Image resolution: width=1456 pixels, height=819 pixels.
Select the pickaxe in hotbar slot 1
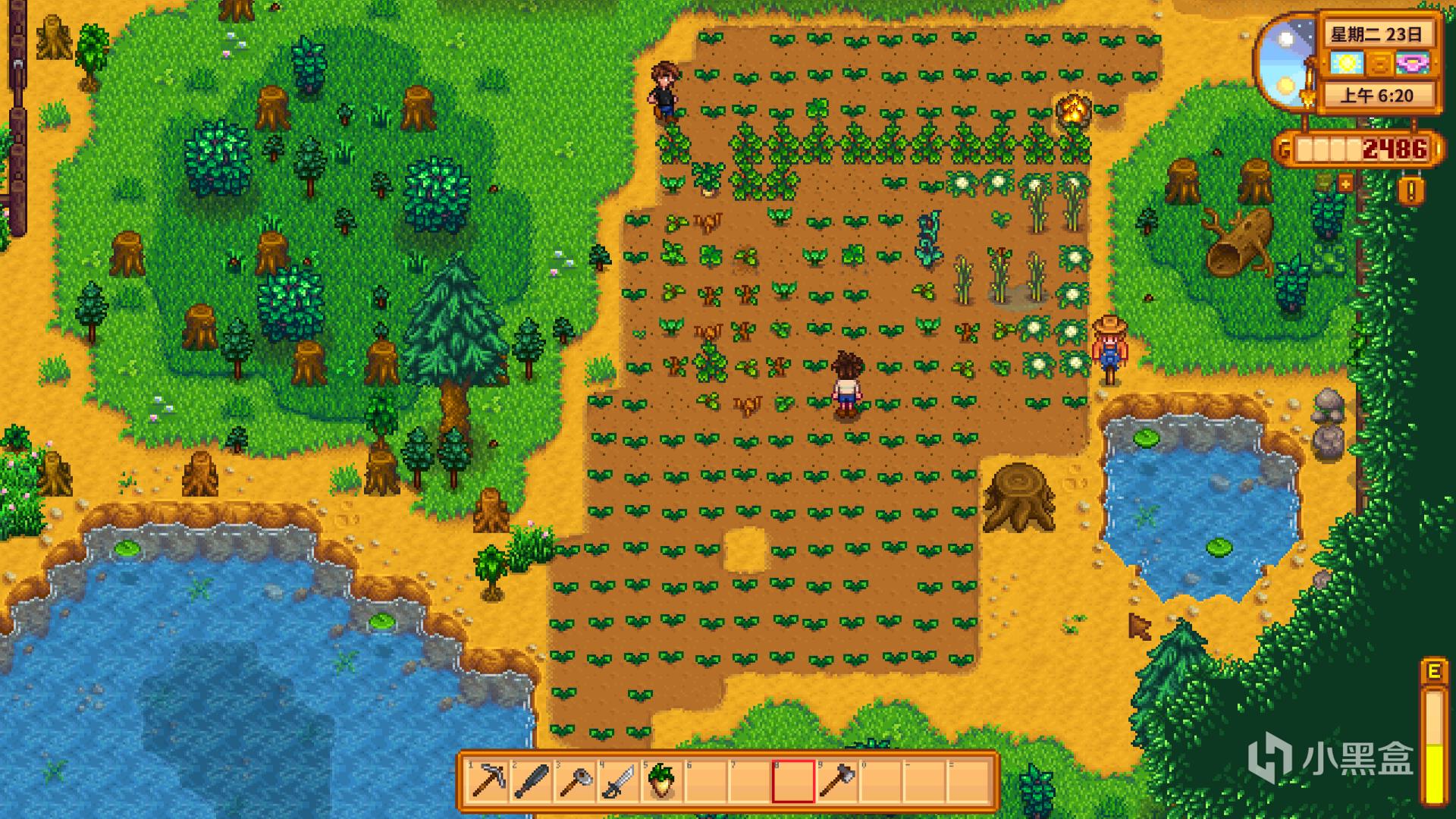pos(488,780)
